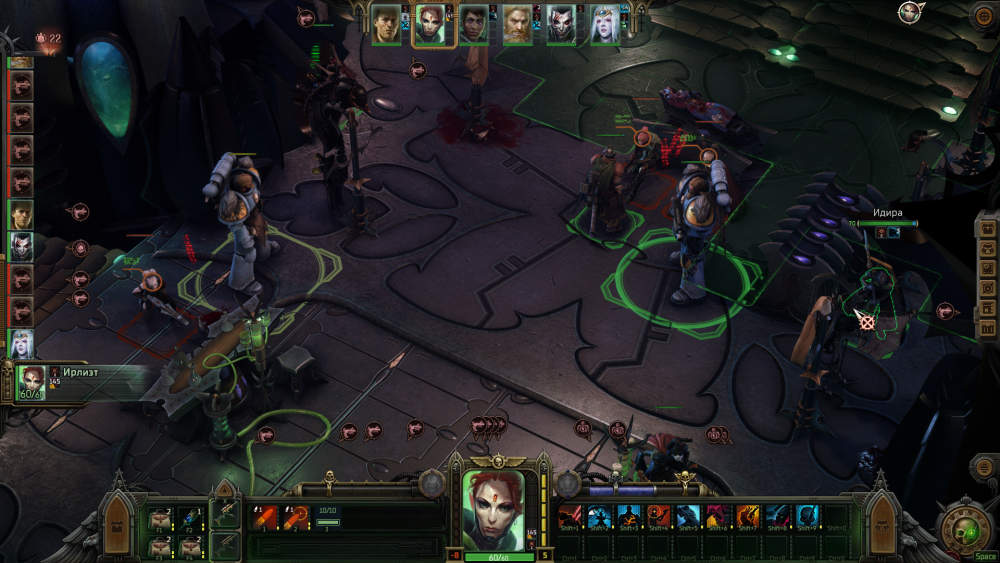Pick the white-haired woman in turn order
Image resolution: width=1000 pixels, height=563 pixels.
click(21, 342)
